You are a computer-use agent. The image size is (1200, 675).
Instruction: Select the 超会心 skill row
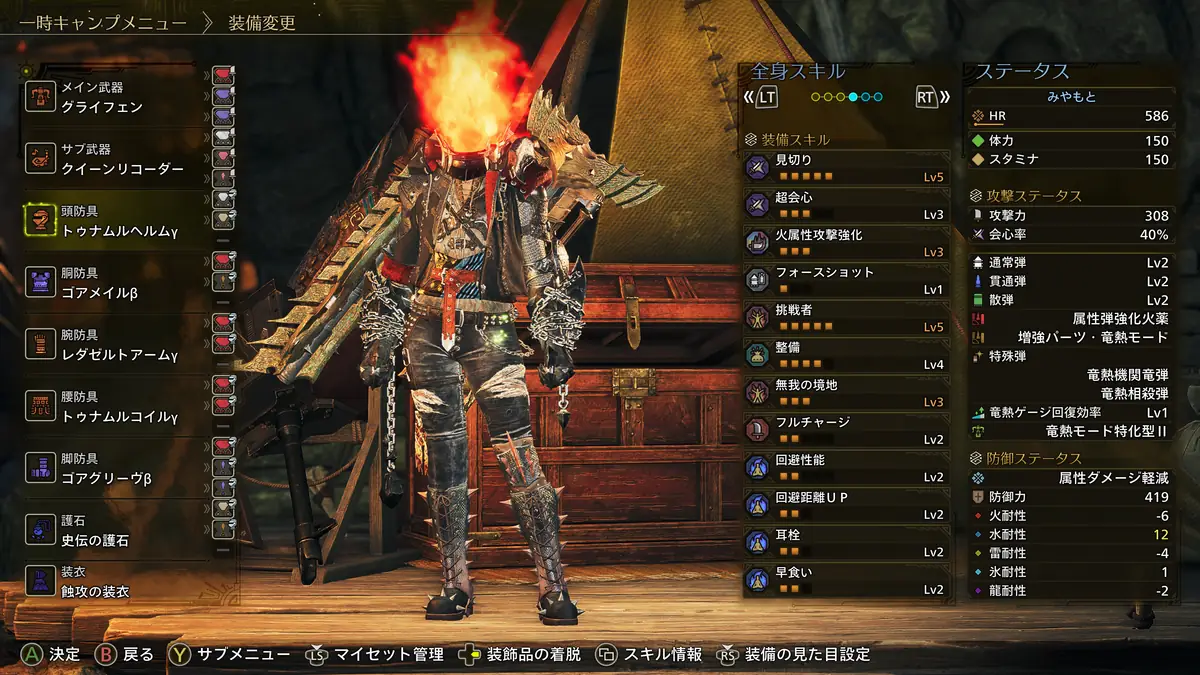[x=845, y=206]
